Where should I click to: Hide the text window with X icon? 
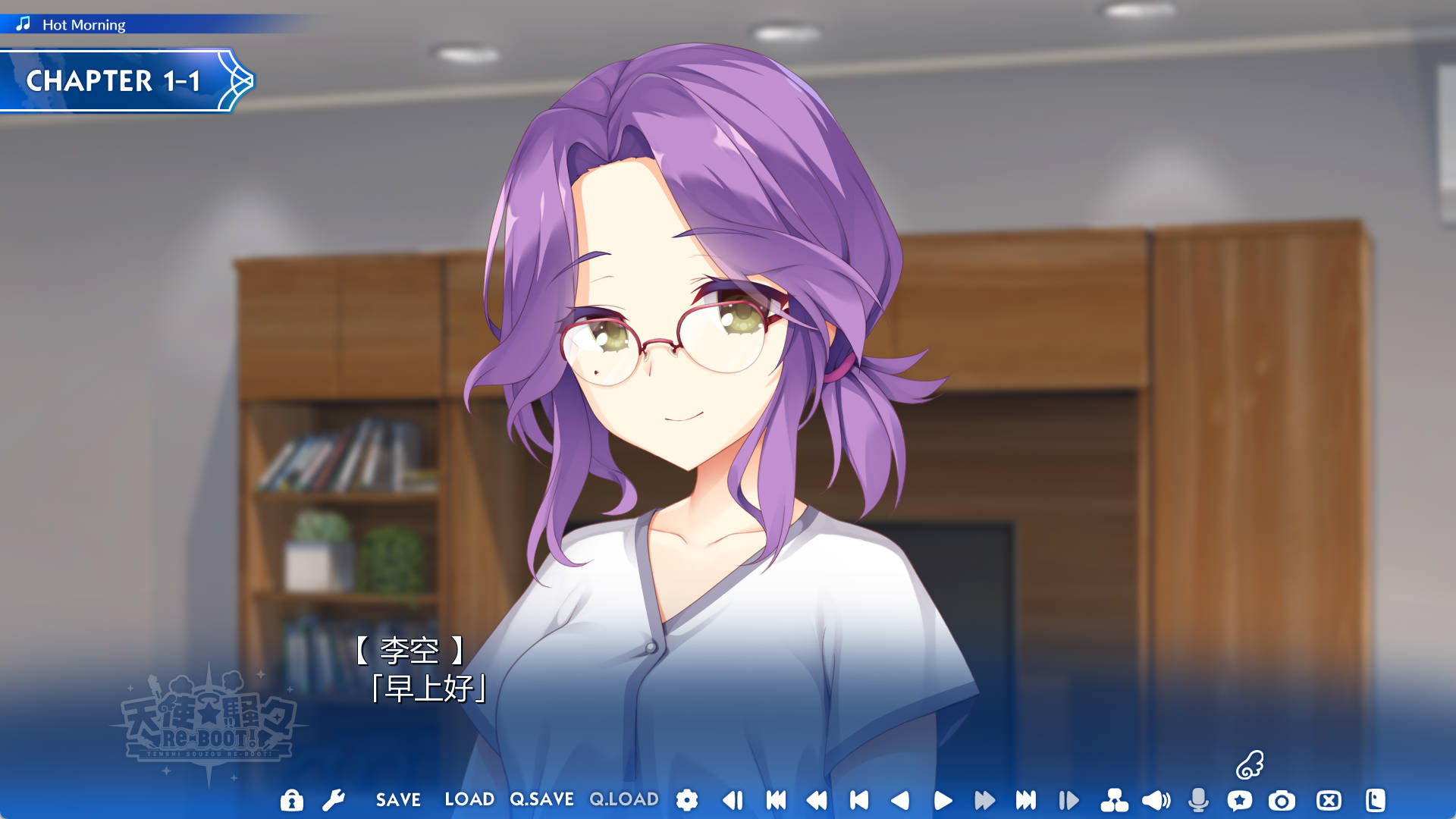(x=1329, y=800)
